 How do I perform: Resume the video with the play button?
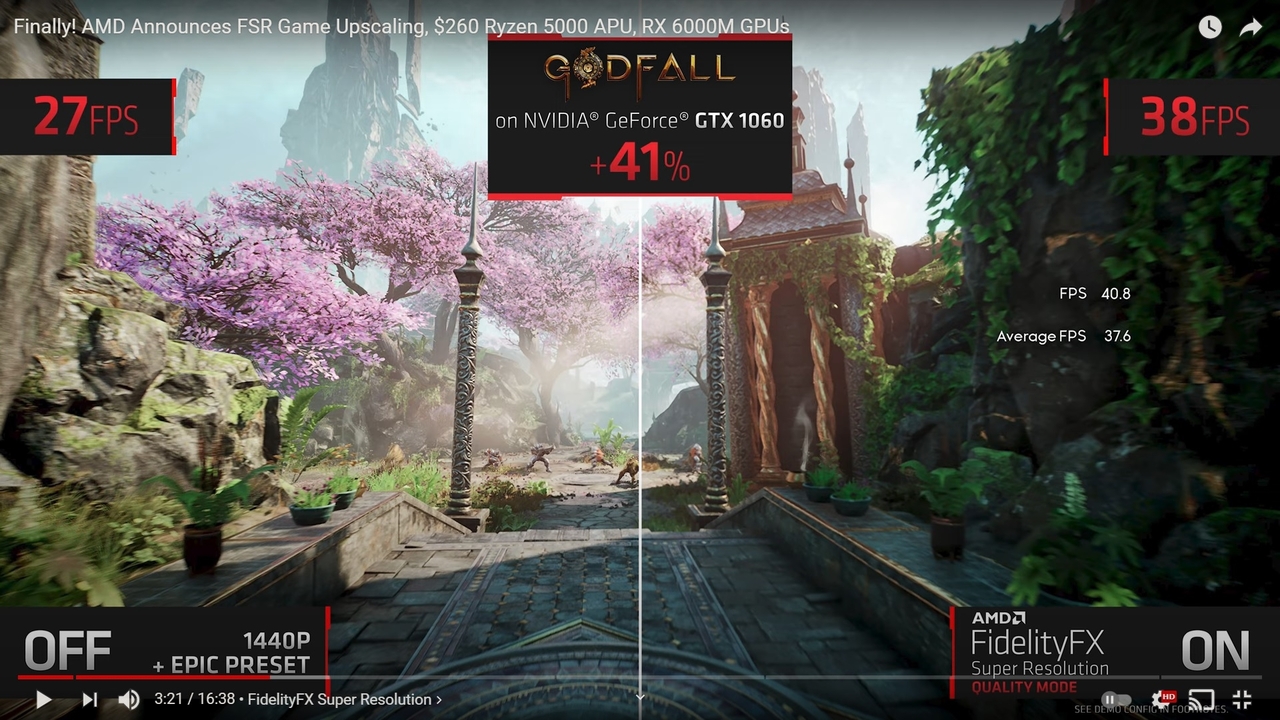43,700
